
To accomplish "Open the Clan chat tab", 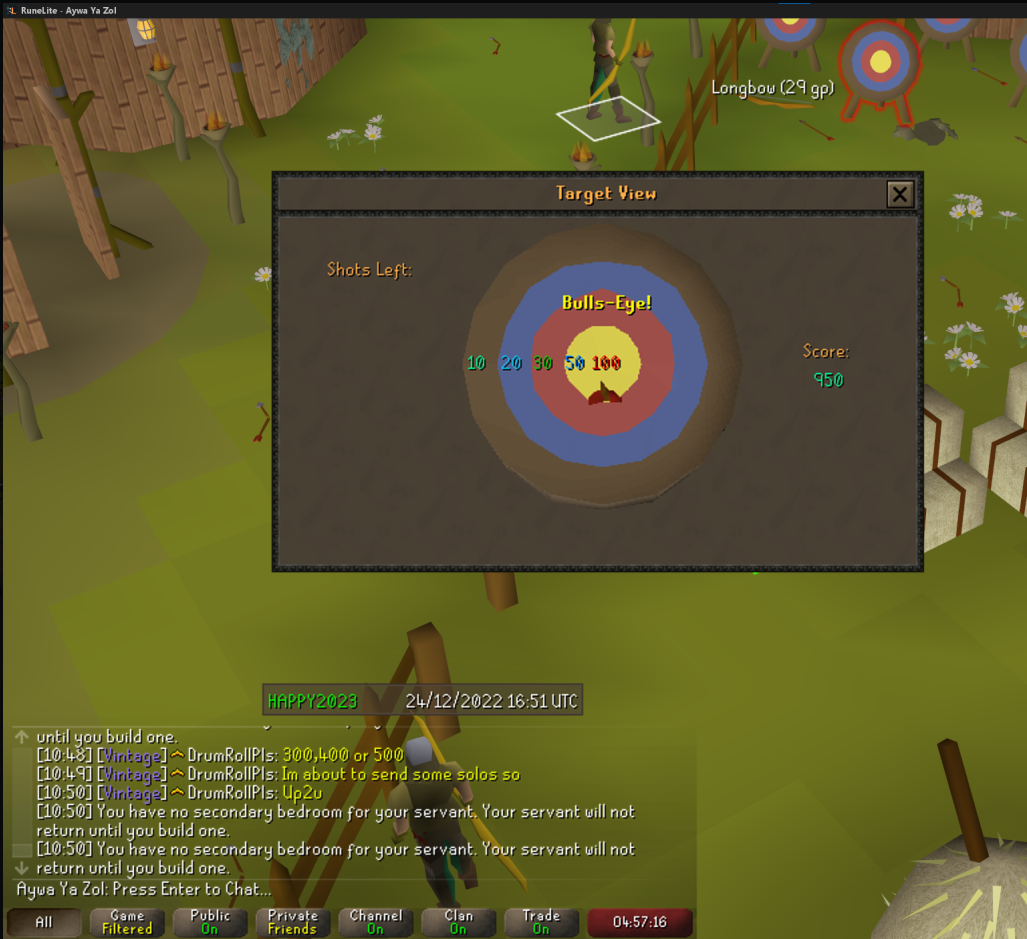I will click(459, 922).
